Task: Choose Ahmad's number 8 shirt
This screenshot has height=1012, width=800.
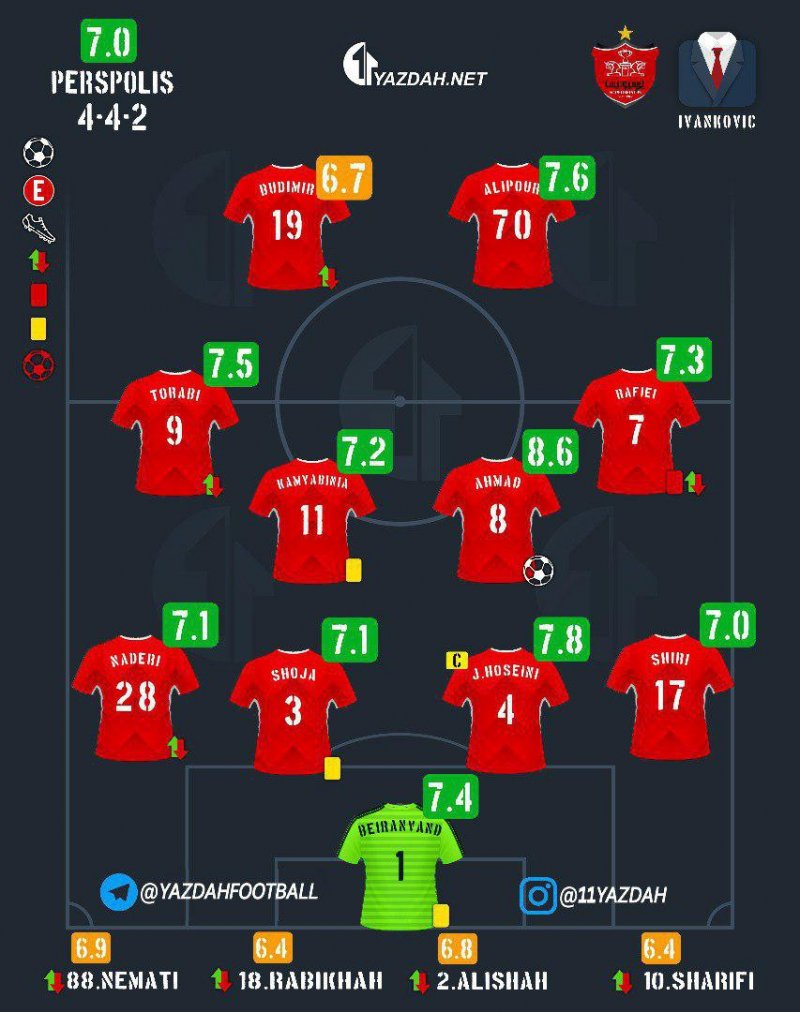Action: 497,518
